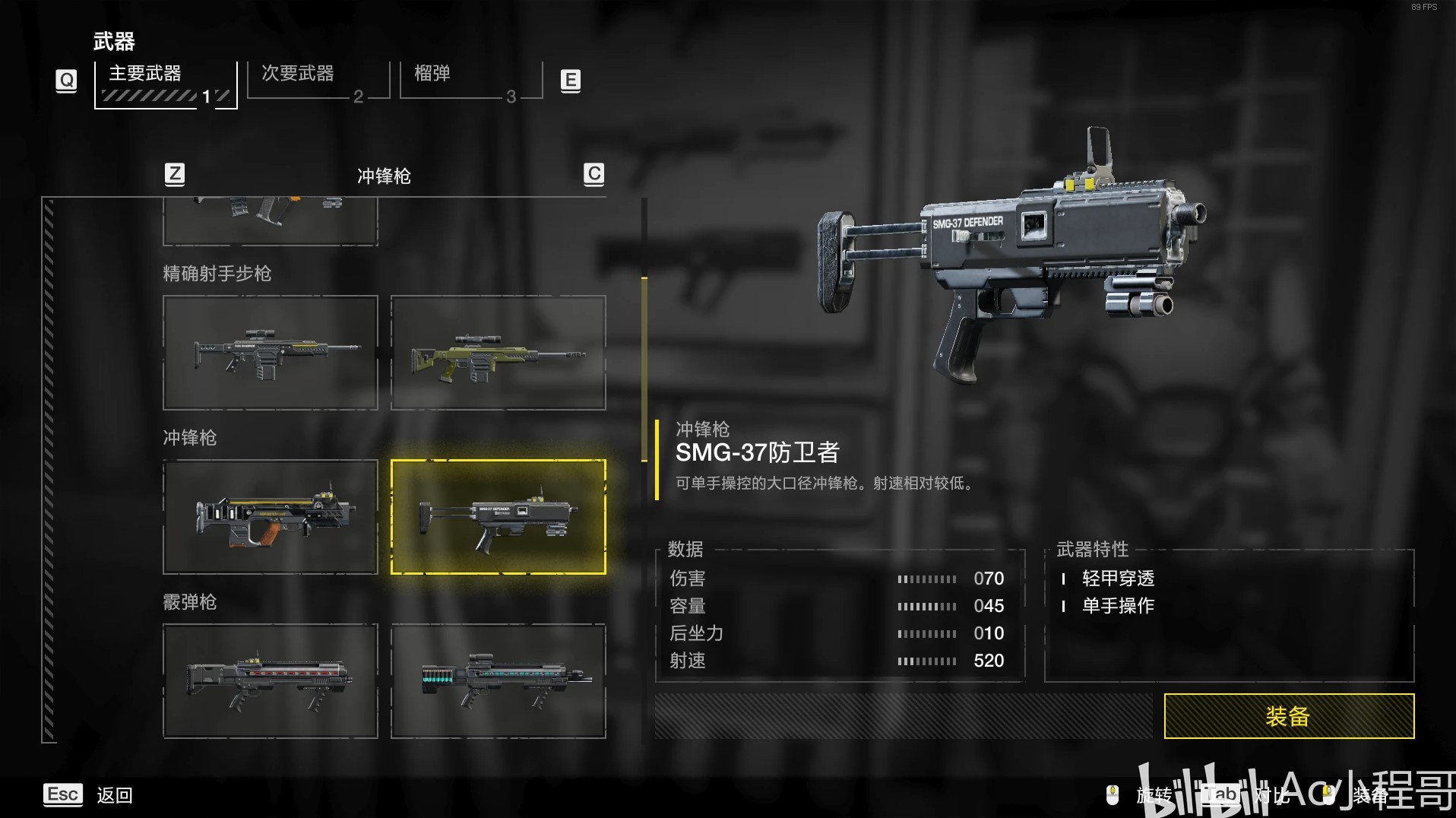Pick the green scoped marksman rifle tile

(499, 353)
